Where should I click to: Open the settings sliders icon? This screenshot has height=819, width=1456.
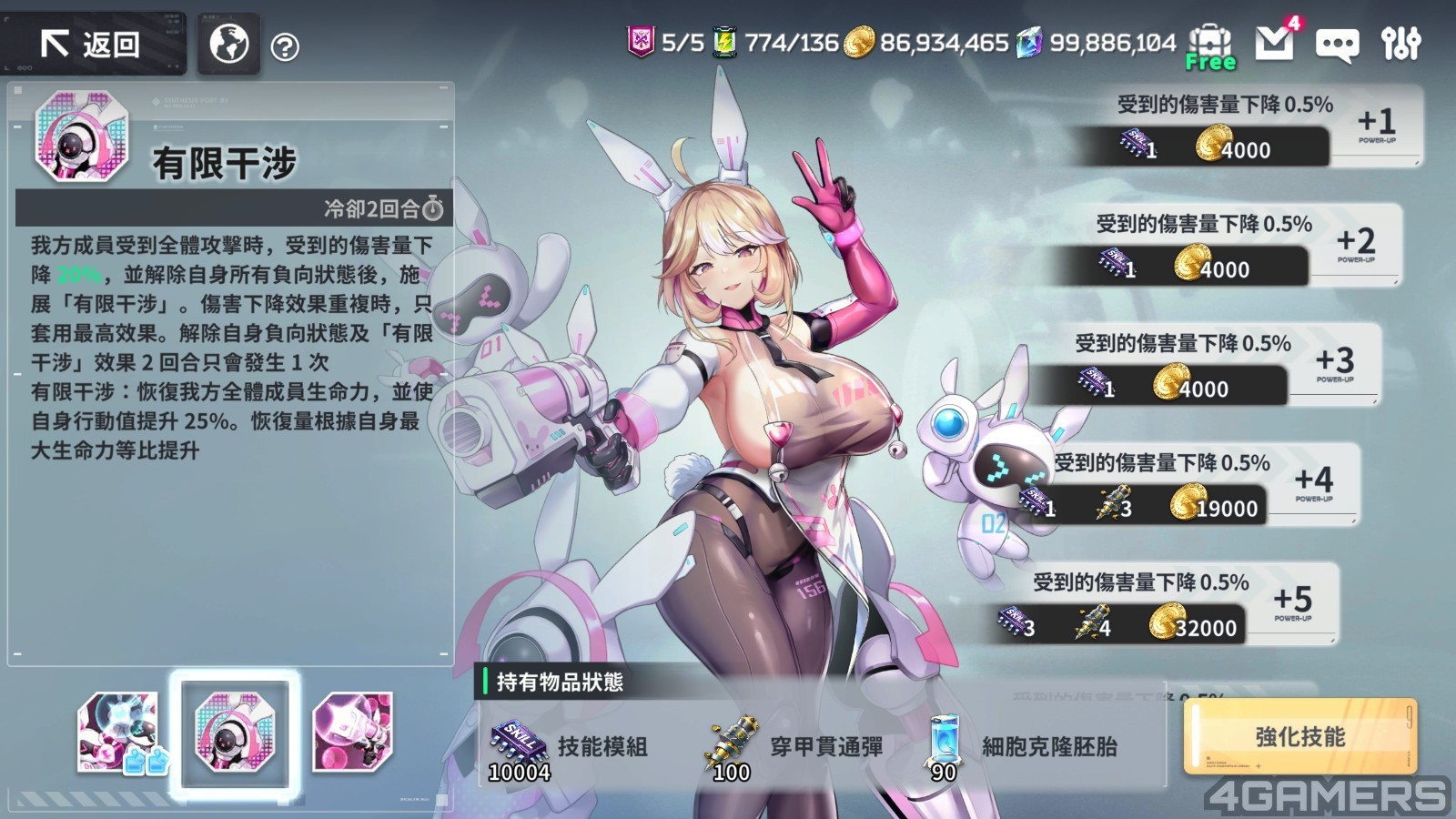pyautogui.click(x=1400, y=43)
